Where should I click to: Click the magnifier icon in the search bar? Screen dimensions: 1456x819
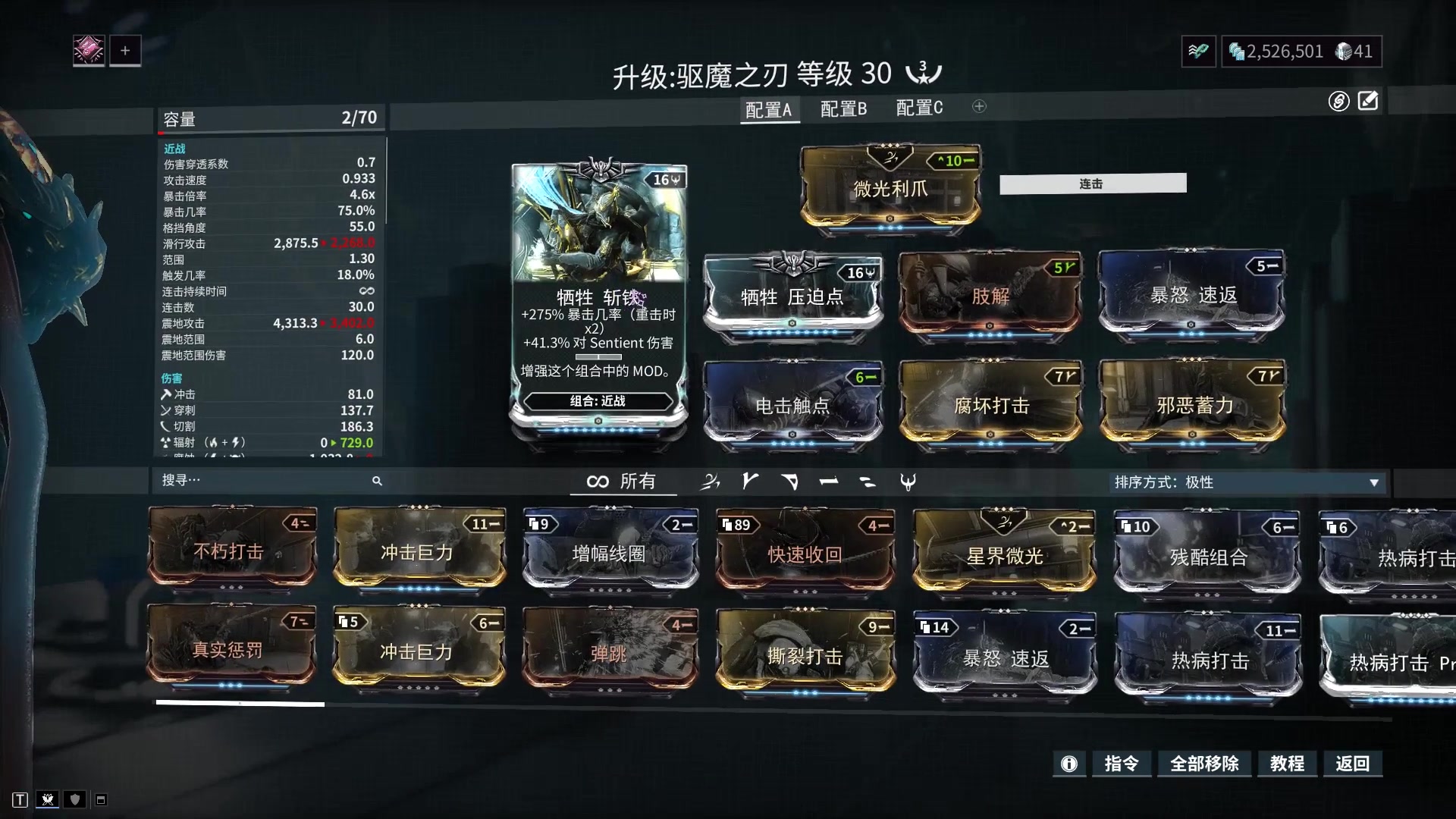(x=377, y=481)
